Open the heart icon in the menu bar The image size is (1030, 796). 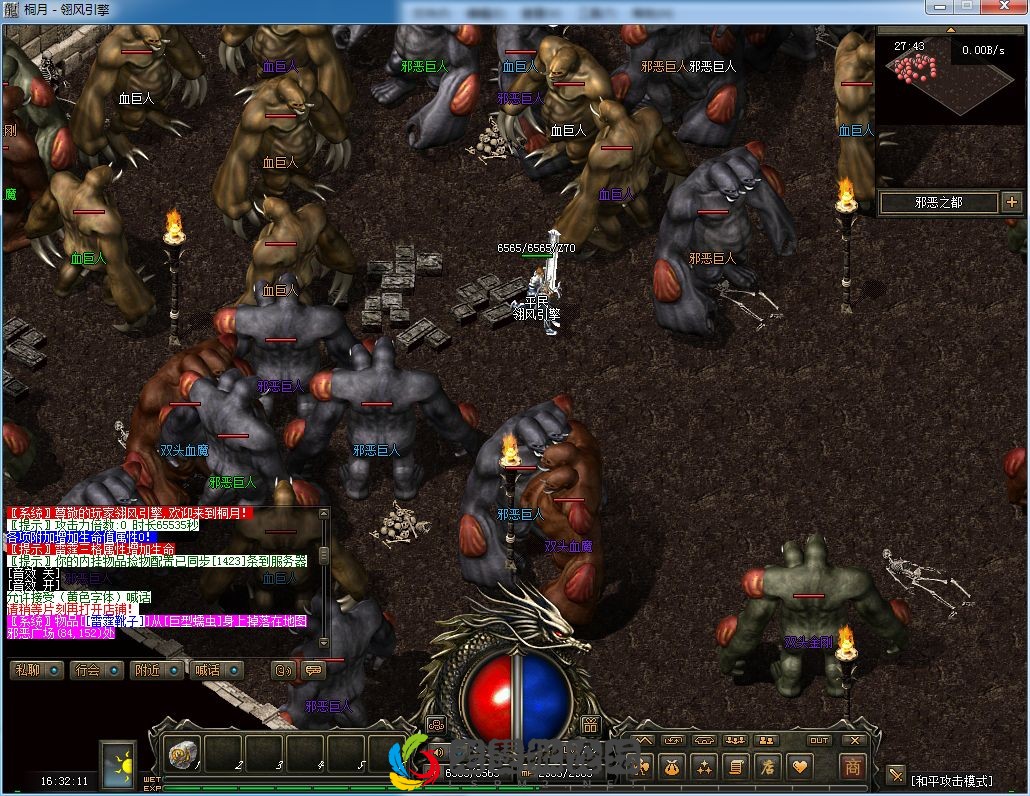coord(800,767)
